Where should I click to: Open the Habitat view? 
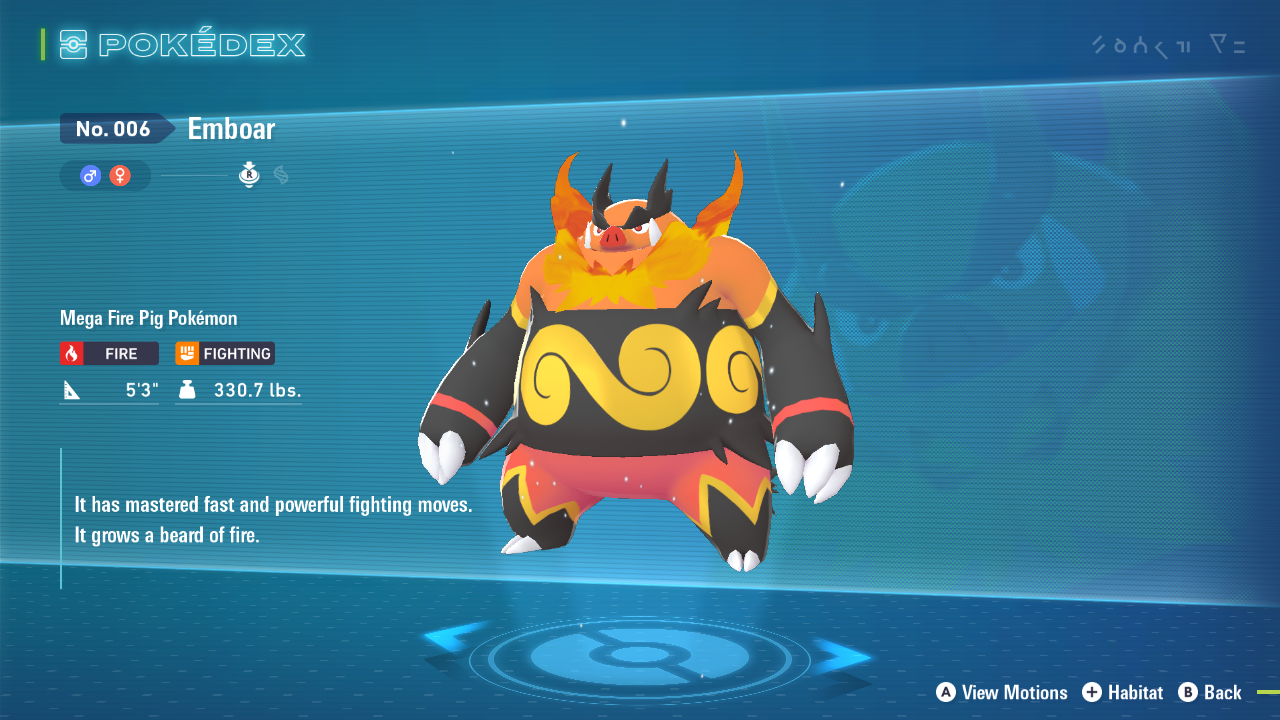1123,692
